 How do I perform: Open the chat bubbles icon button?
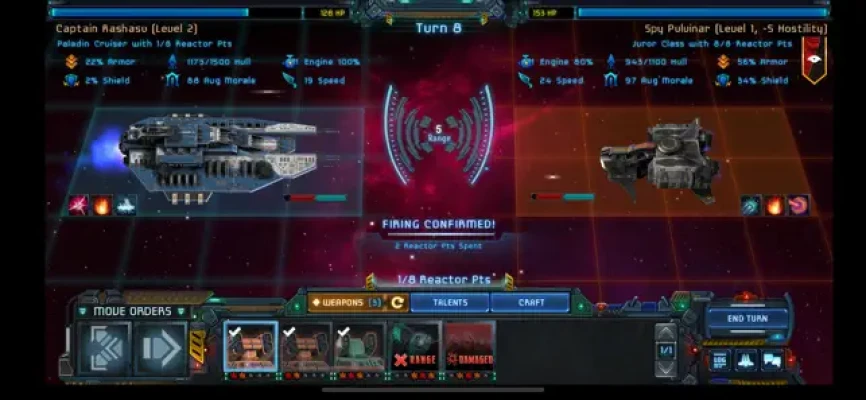[x=773, y=359]
